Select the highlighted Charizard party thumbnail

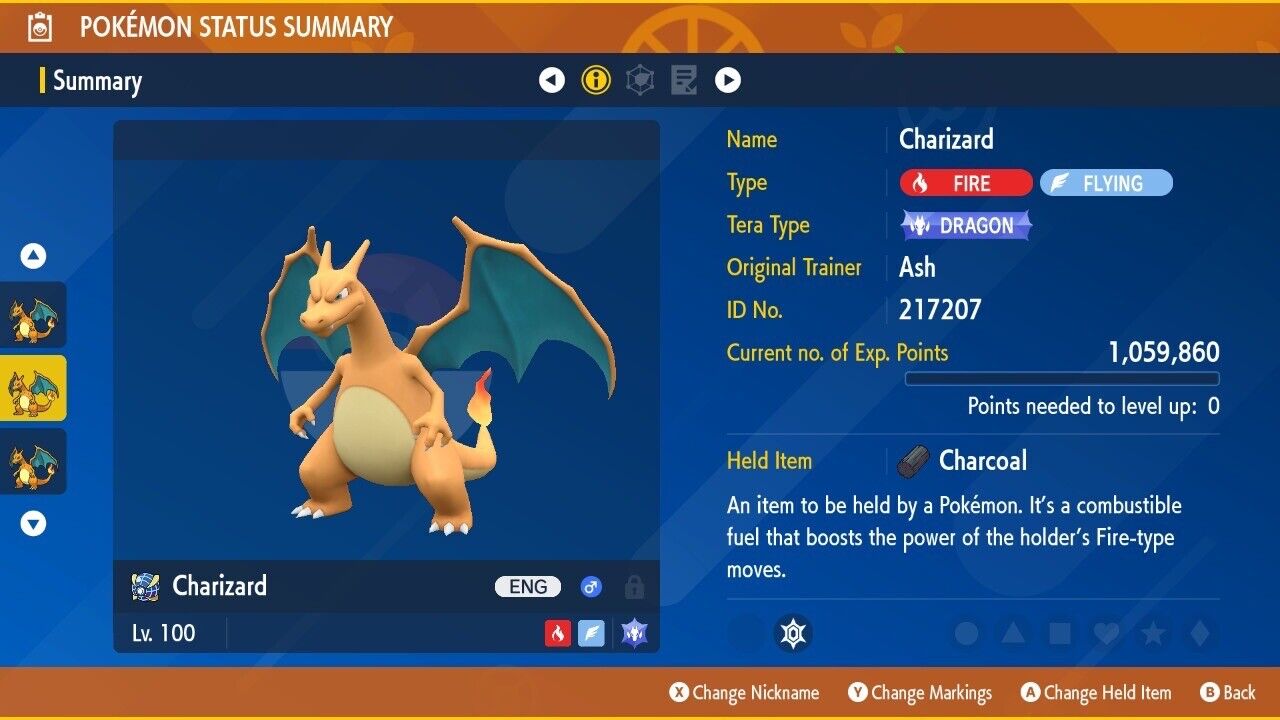34,388
